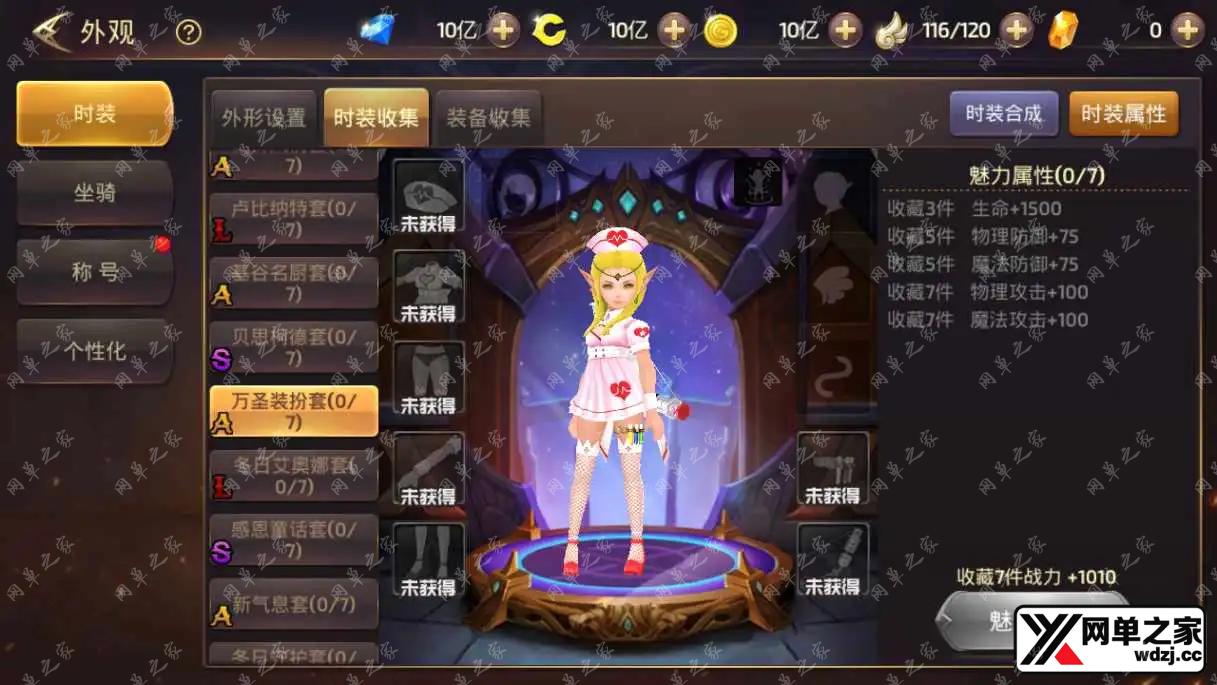This screenshot has width=1217, height=685.
Task: Click the unobtained hat costume slot
Action: 428,195
